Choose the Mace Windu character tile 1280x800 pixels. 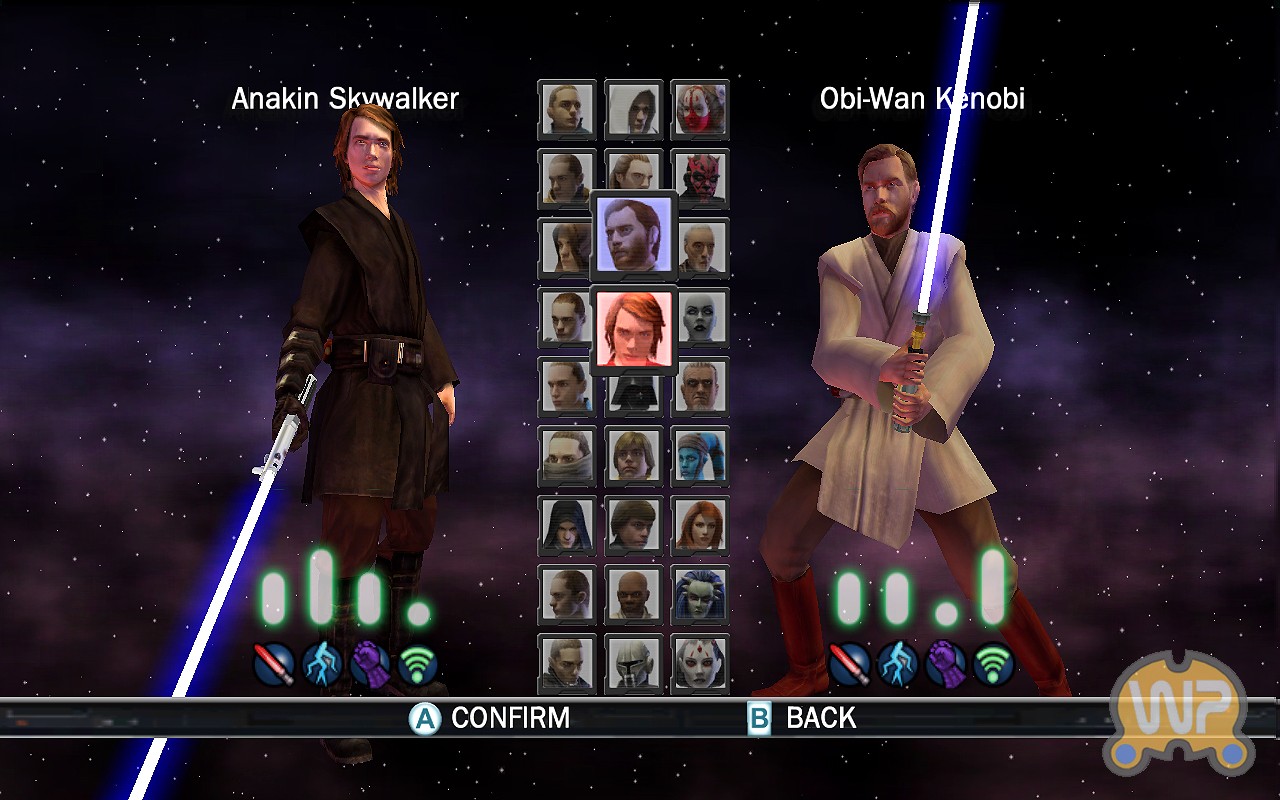(634, 594)
